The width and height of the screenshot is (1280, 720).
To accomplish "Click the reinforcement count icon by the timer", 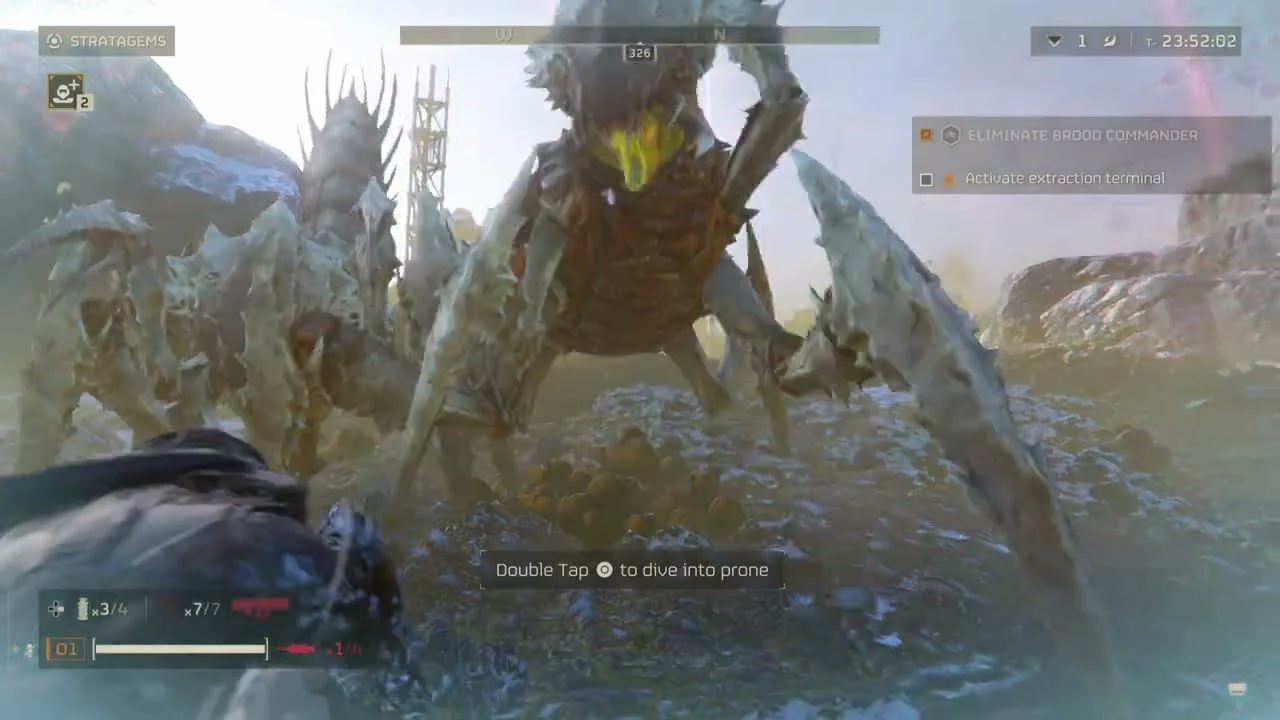I will click(x=1054, y=41).
